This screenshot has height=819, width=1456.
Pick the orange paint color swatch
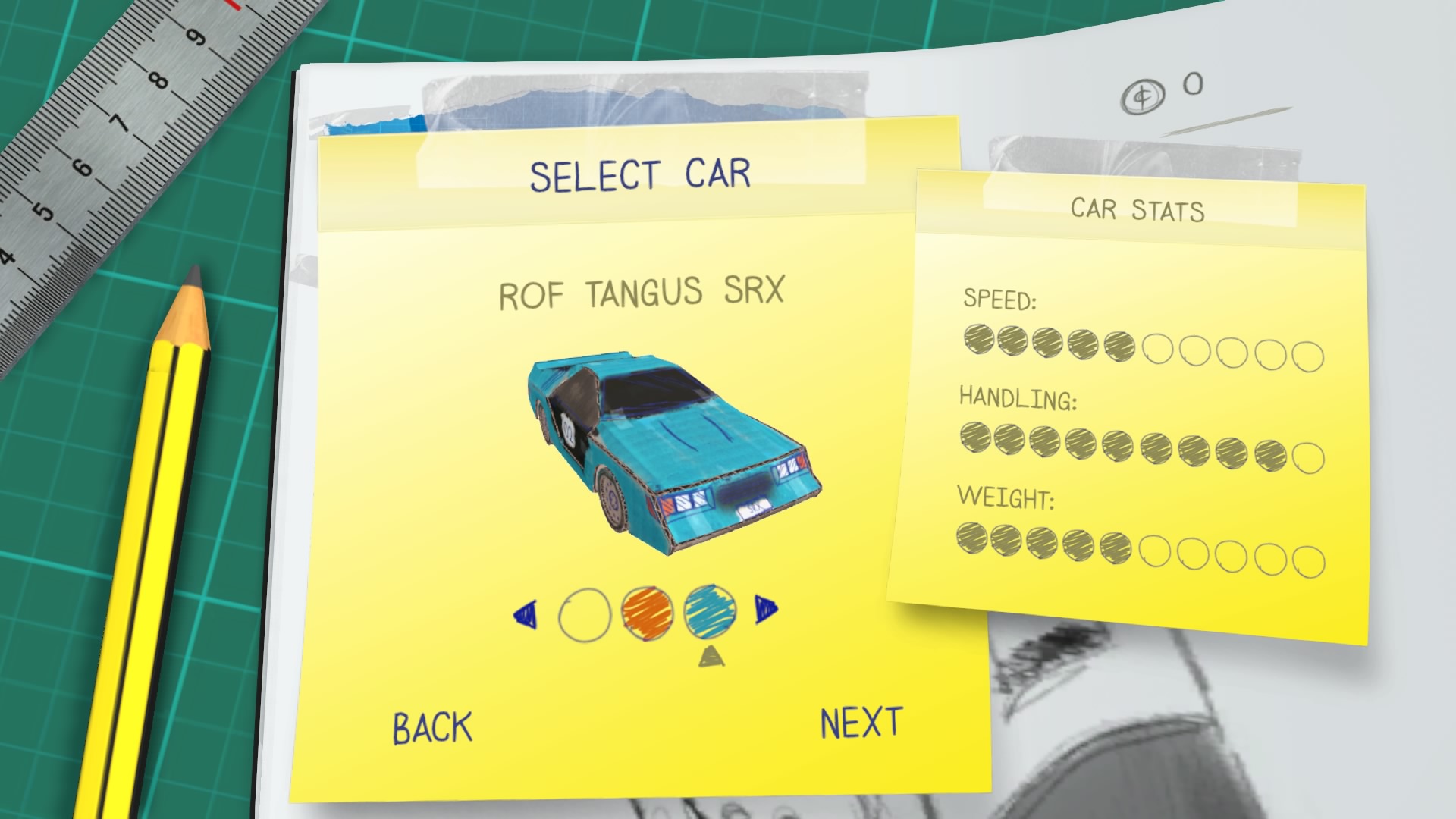point(647,612)
